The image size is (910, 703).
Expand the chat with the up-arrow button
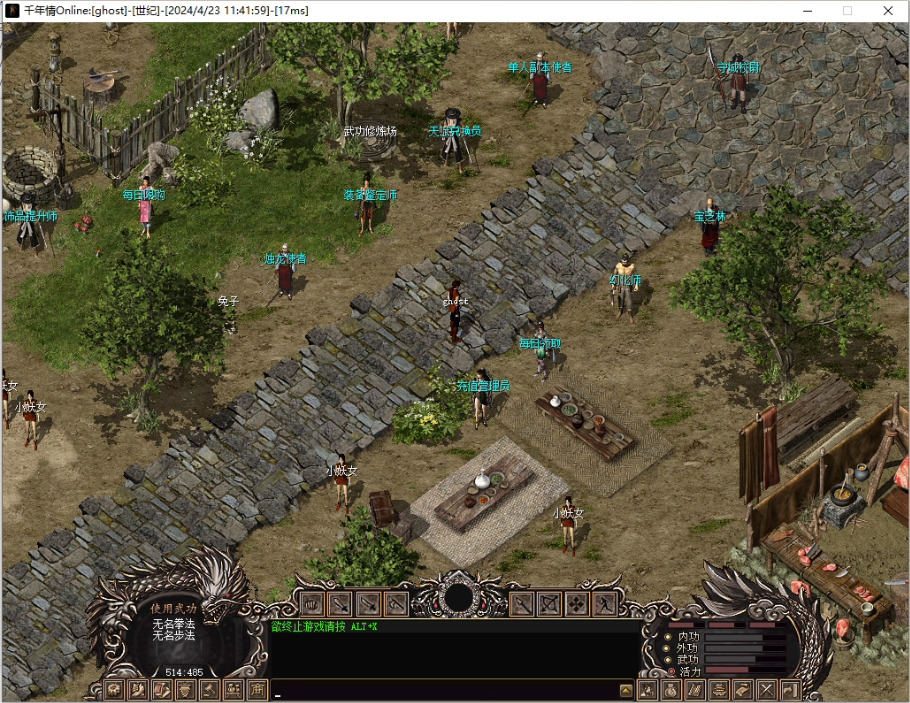pyautogui.click(x=626, y=690)
